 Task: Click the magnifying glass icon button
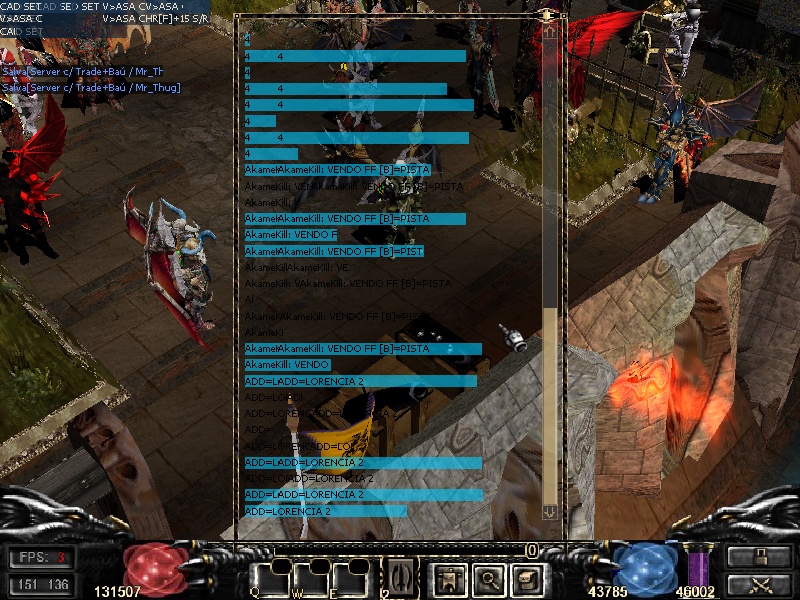[487, 577]
